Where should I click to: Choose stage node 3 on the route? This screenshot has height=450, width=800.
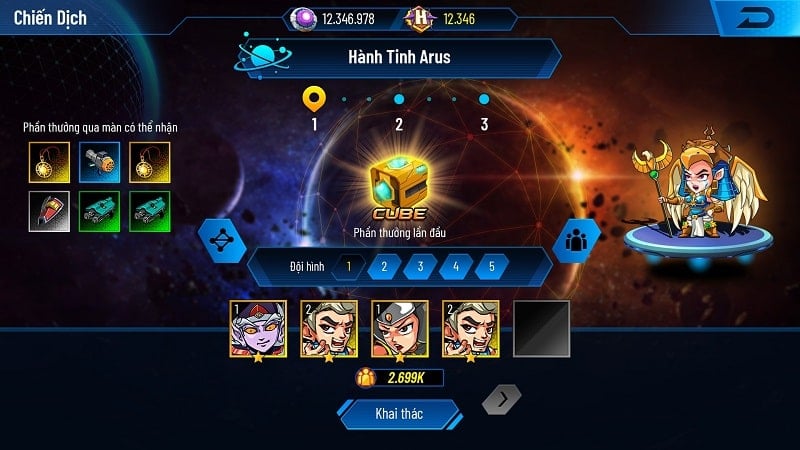click(x=484, y=100)
